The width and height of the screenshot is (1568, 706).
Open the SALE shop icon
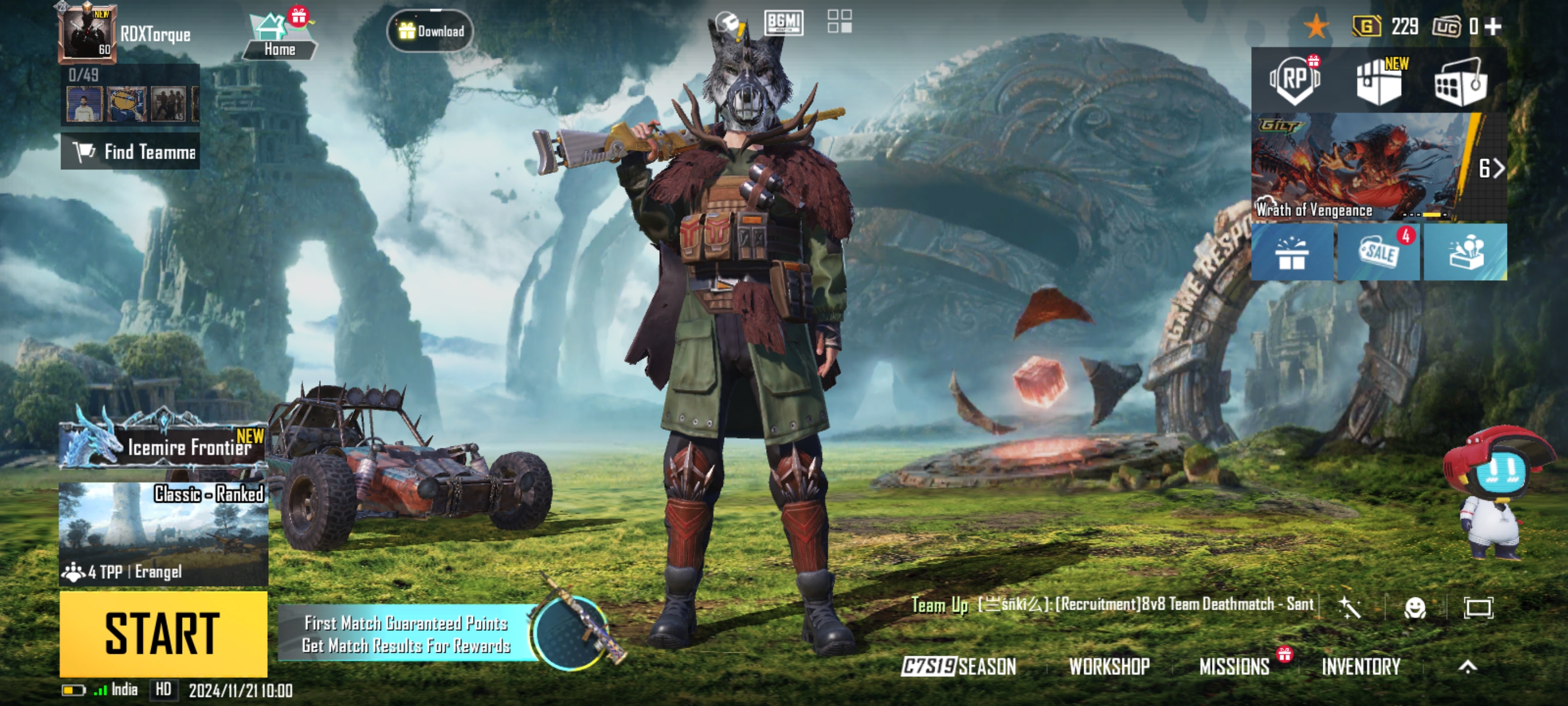[1379, 252]
